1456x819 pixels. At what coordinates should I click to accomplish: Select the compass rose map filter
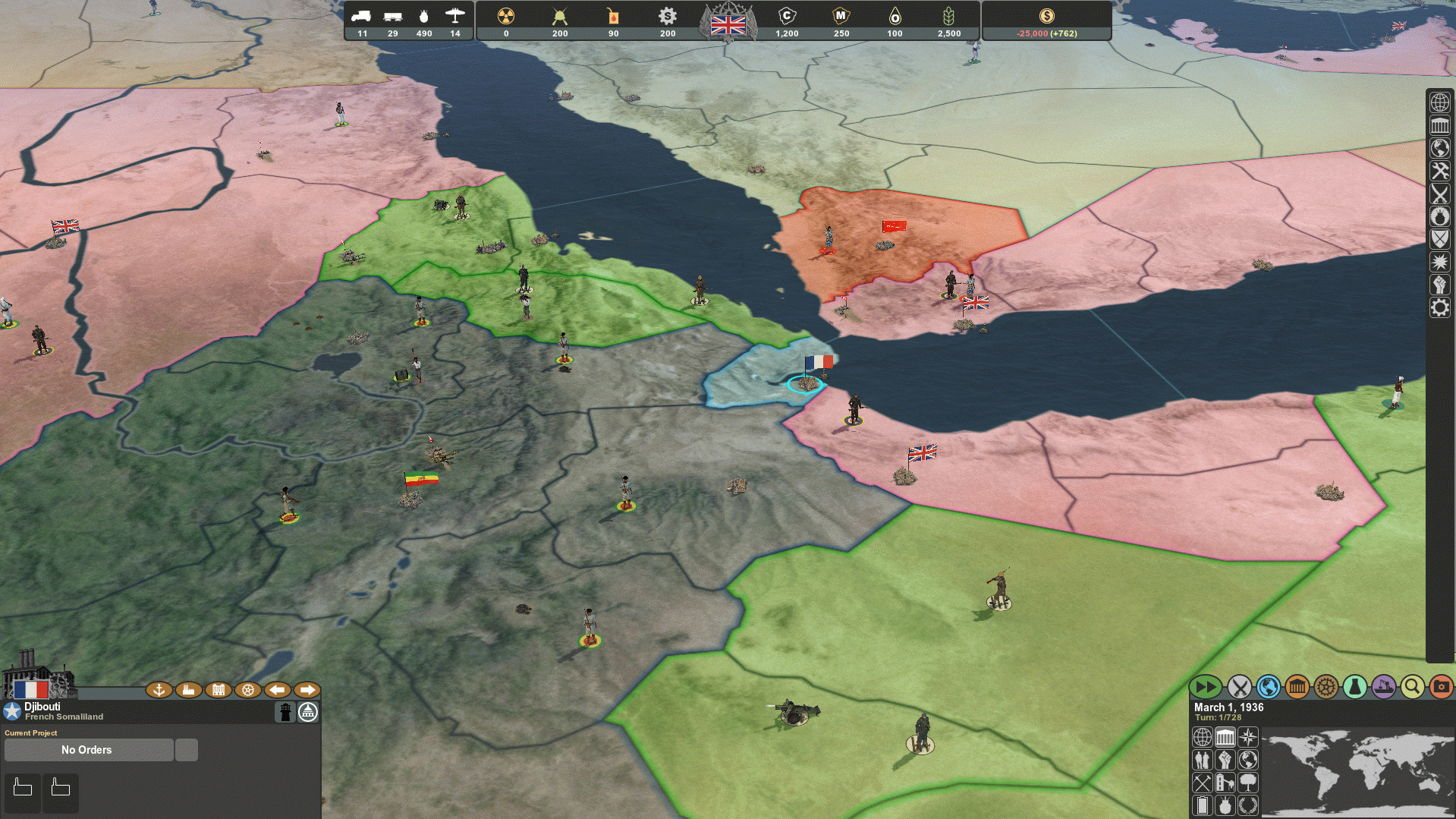pyautogui.click(x=1247, y=737)
